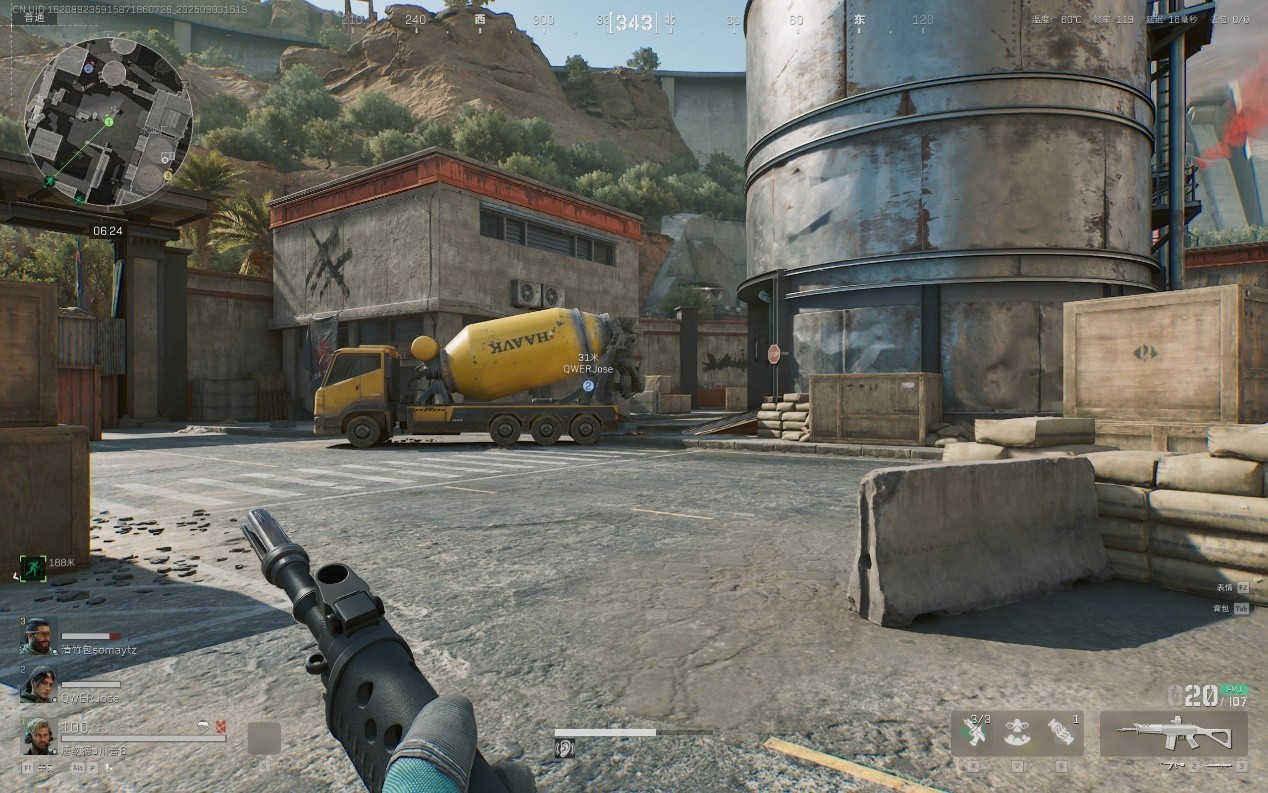Click the ear-shaped sound indicator icon
1268x793 pixels.
(x=565, y=748)
